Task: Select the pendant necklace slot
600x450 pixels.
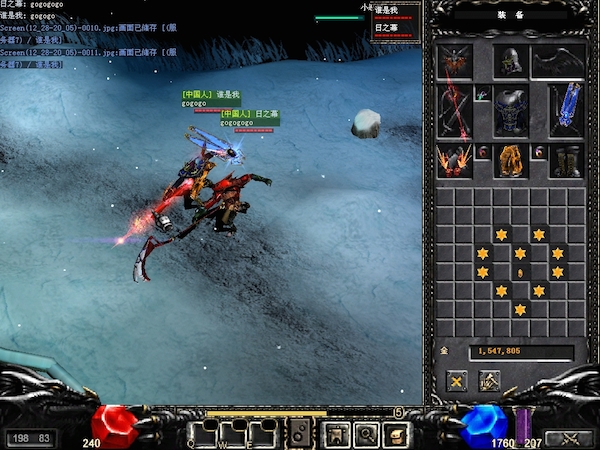Action: 481,96
